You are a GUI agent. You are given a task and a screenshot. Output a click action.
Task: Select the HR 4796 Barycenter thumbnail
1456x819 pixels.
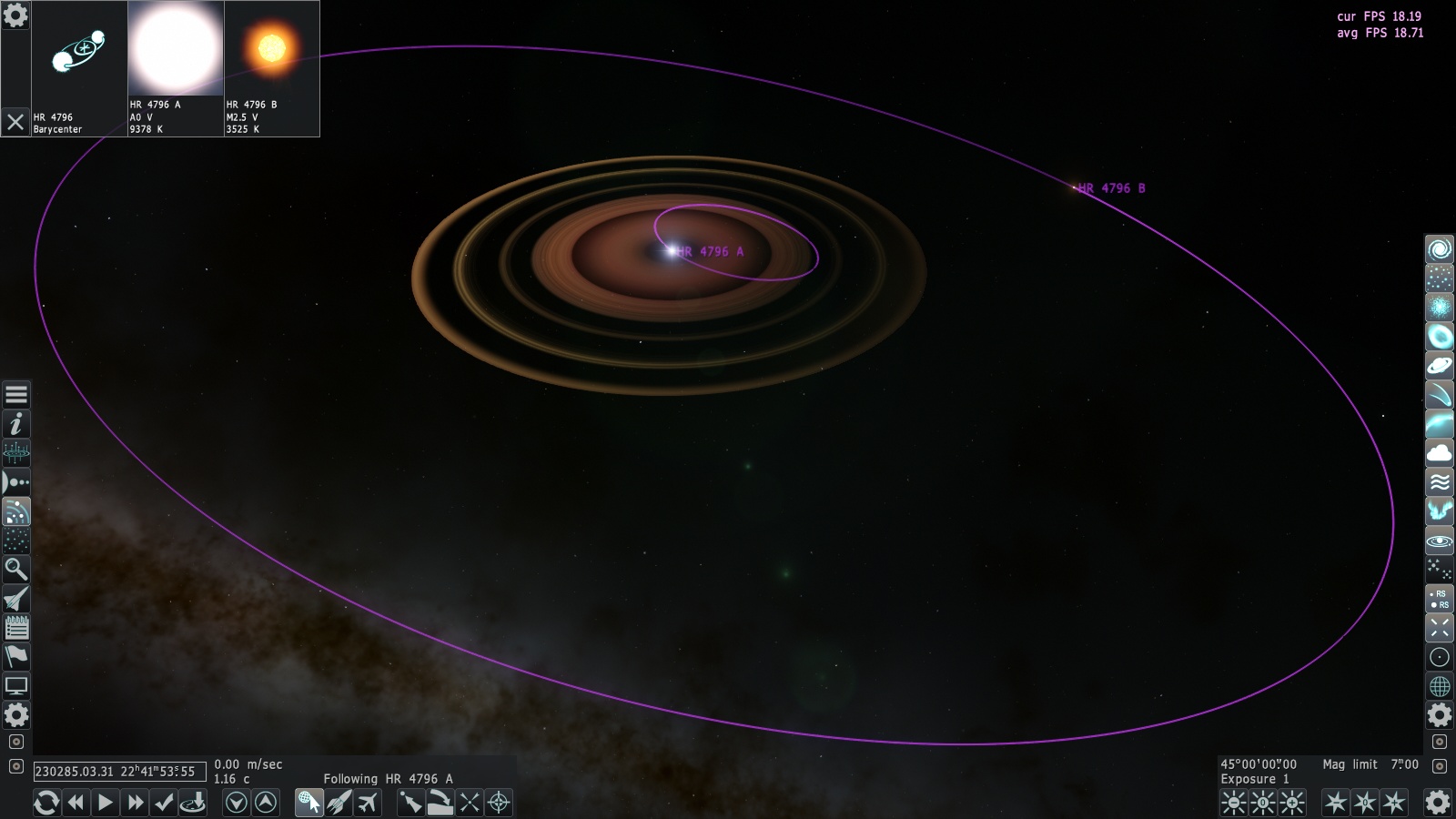pyautogui.click(x=79, y=53)
